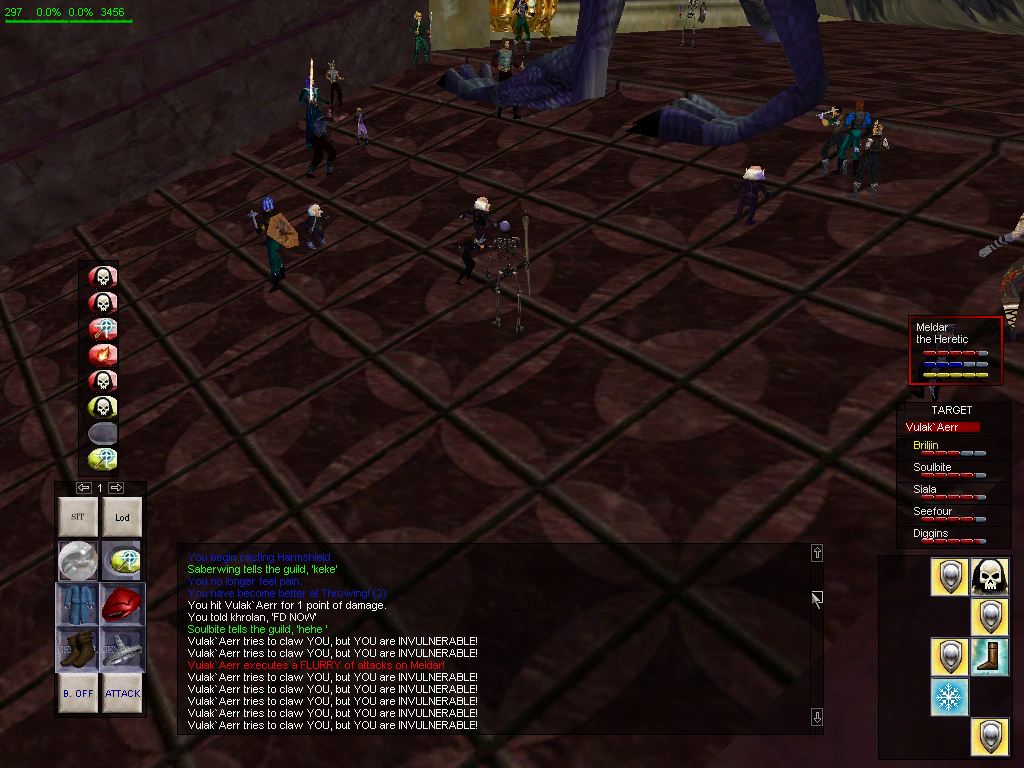This screenshot has height=768, width=1024.
Task: Click the brown boots hotbar slot
Action: point(78,648)
